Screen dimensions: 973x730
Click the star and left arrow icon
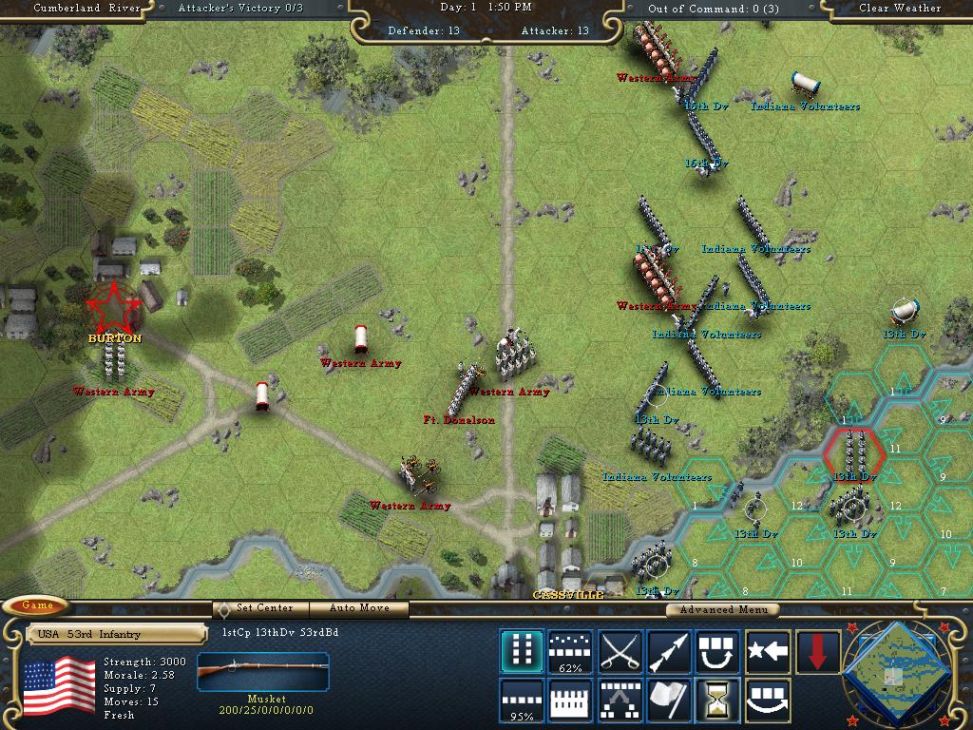pyautogui.click(x=768, y=651)
